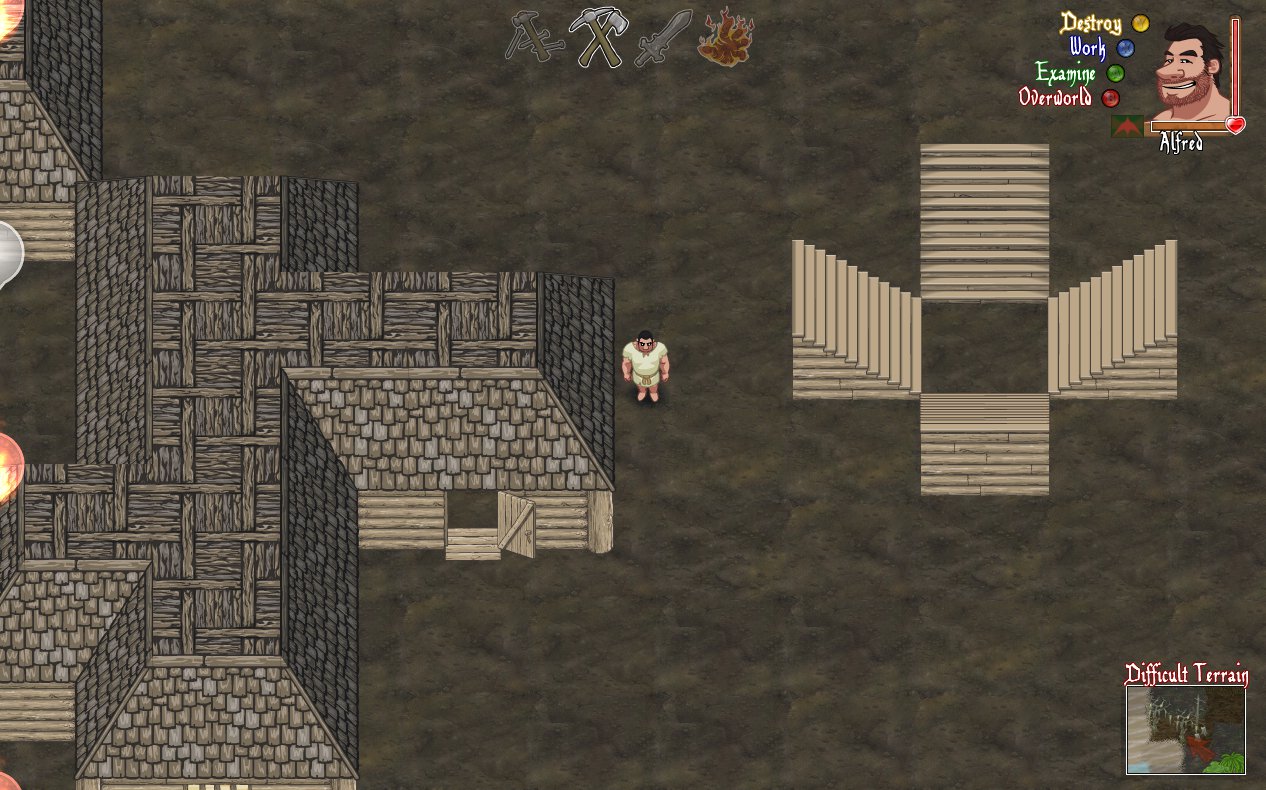Activate the bonfire icon
The width and height of the screenshot is (1266, 790).
tap(725, 37)
